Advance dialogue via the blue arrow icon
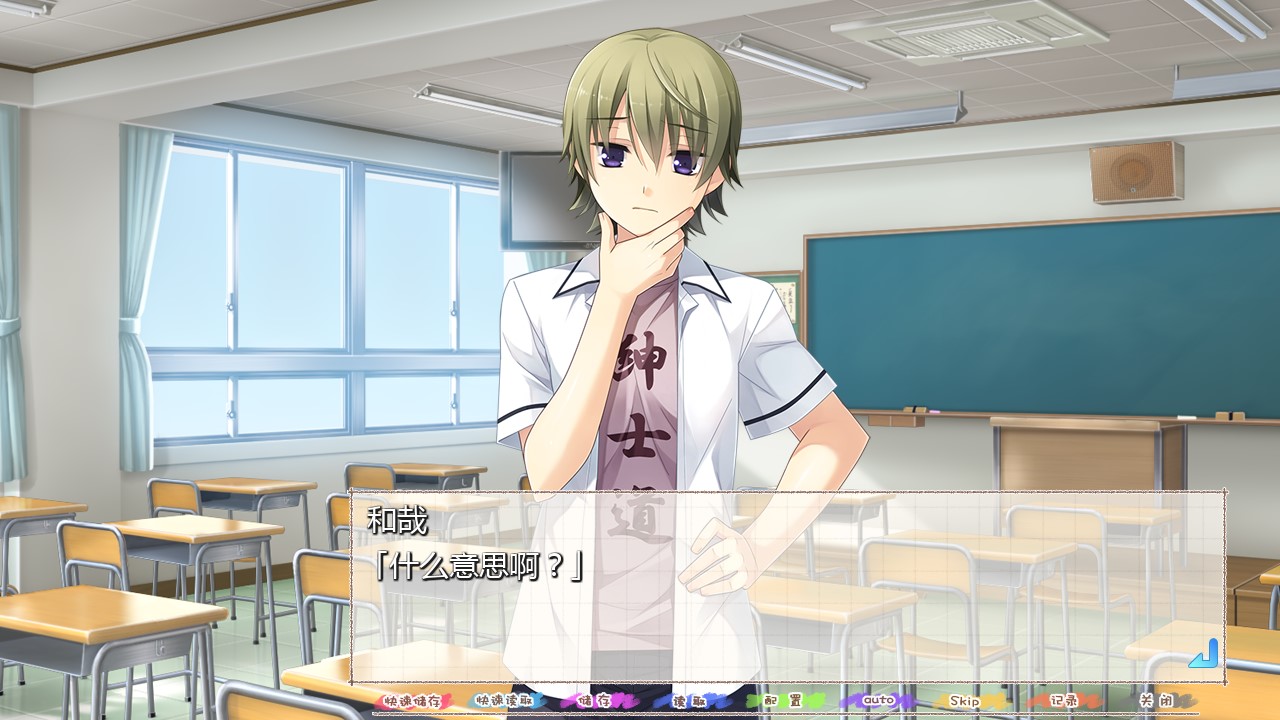The image size is (1280, 720). click(x=1203, y=653)
